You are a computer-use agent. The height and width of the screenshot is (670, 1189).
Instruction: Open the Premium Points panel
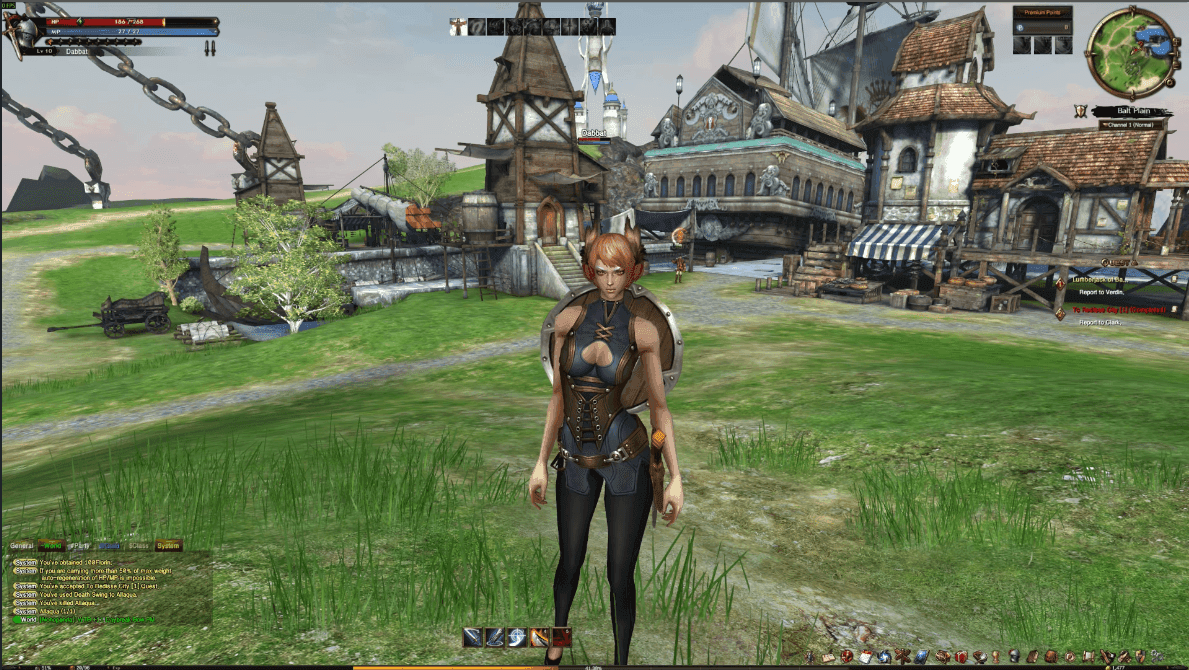1042,12
